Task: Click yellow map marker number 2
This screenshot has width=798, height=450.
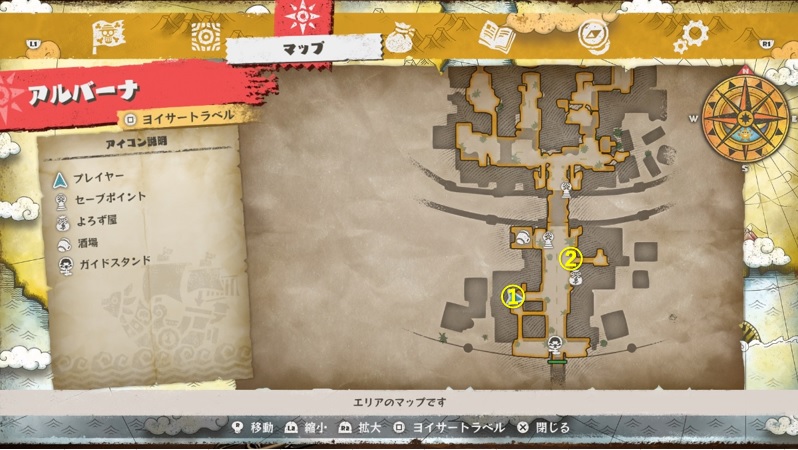Action: click(x=570, y=258)
